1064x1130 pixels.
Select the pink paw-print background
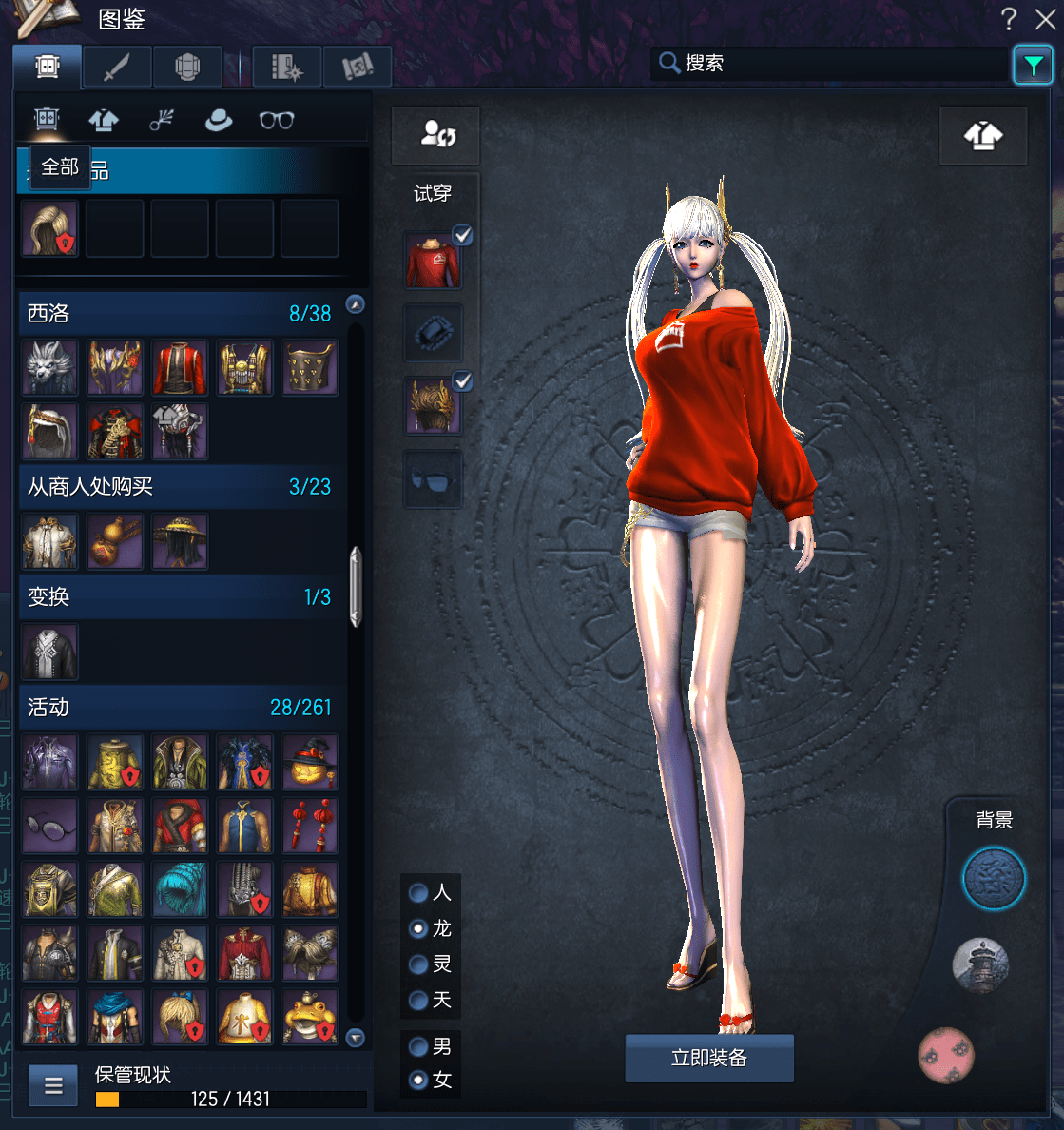tap(946, 1054)
